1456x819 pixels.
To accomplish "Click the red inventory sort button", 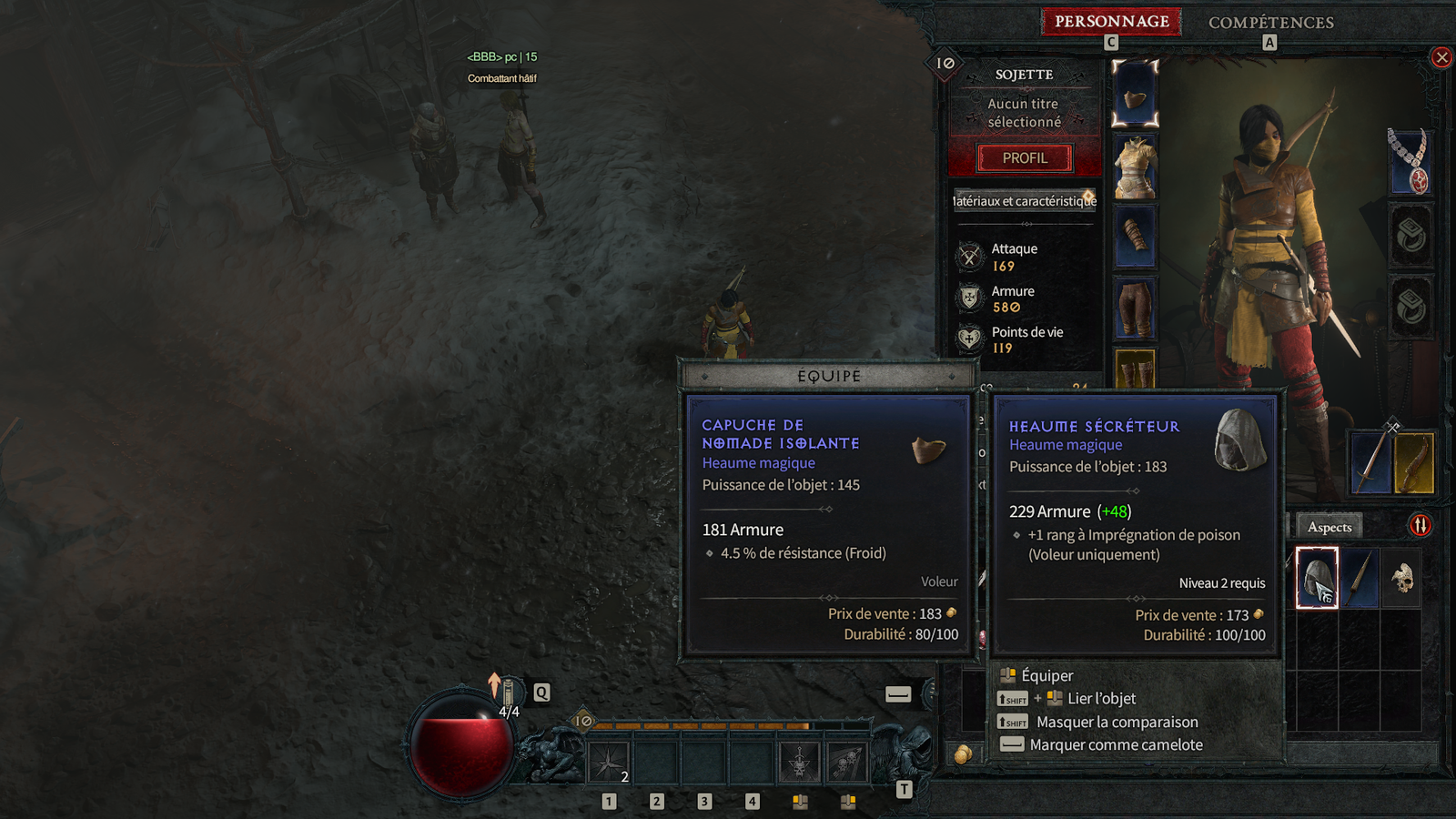I will pyautogui.click(x=1421, y=525).
